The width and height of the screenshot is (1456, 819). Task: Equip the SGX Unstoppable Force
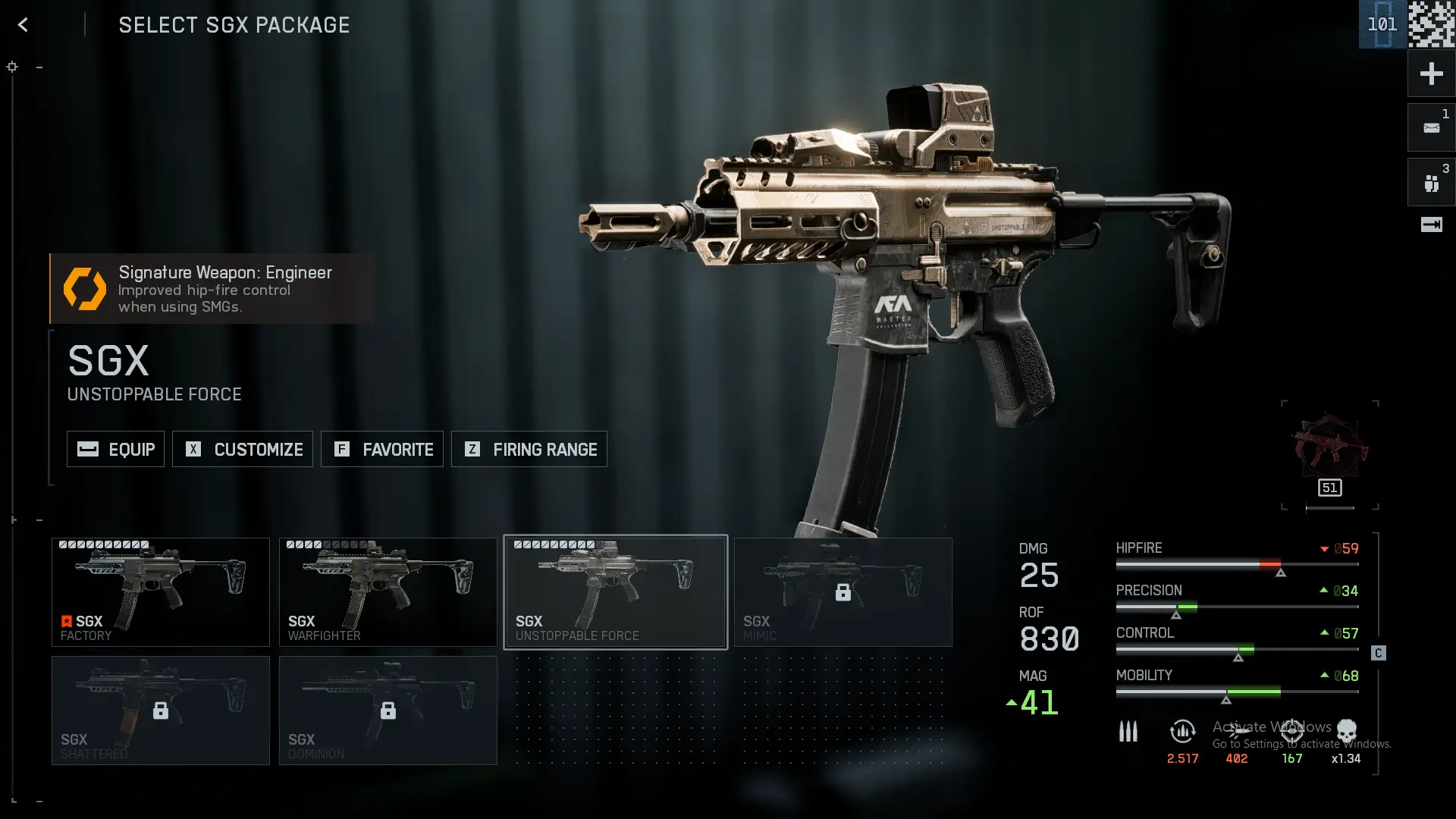tap(115, 449)
